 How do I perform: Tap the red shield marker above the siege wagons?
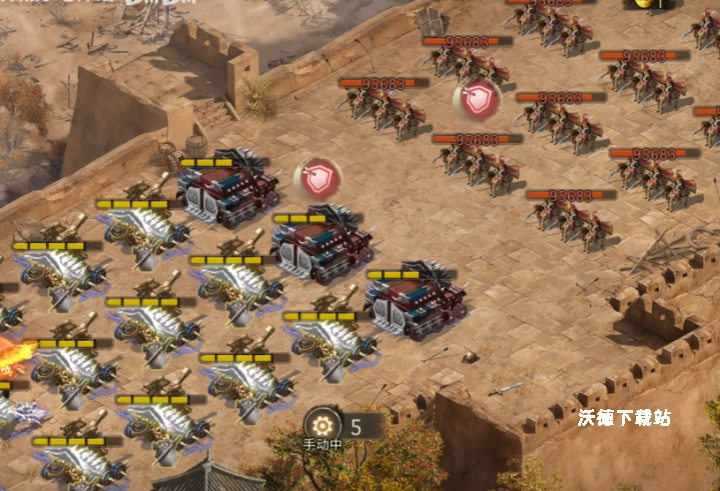click(x=318, y=178)
